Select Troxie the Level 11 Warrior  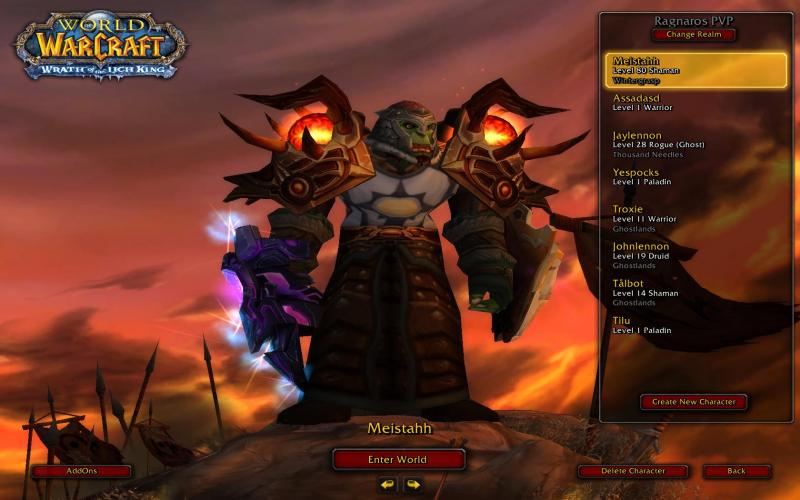click(695, 218)
